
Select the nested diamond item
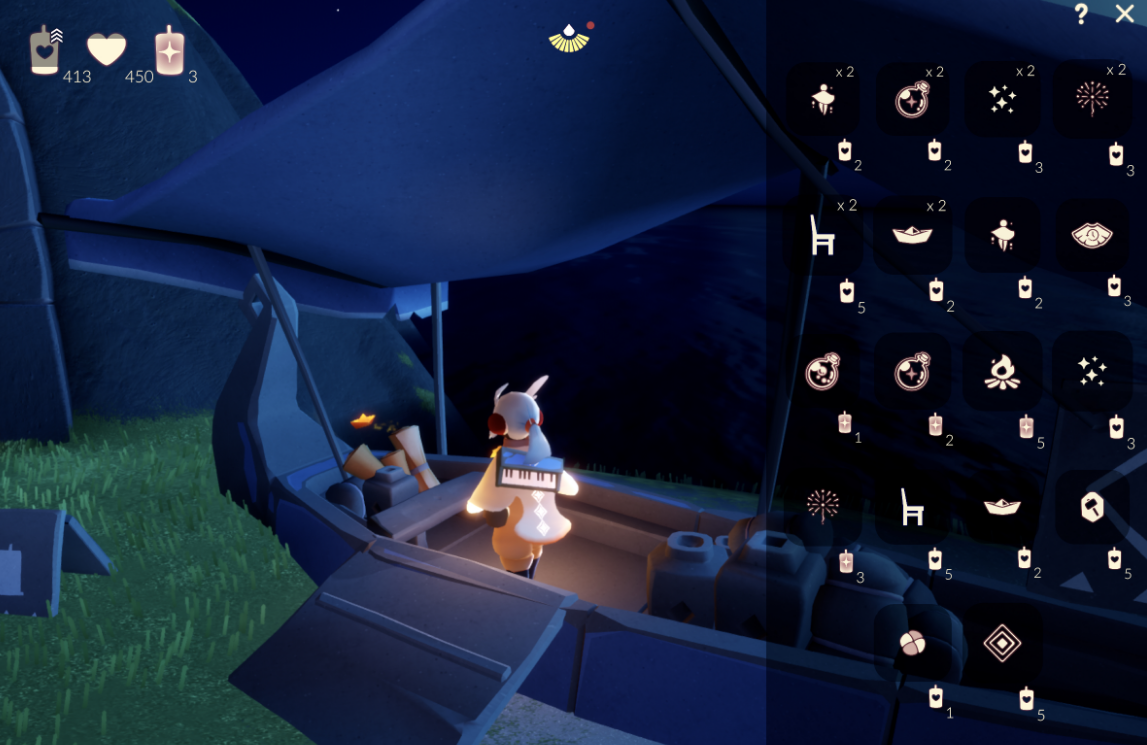pyautogui.click(x=1002, y=643)
